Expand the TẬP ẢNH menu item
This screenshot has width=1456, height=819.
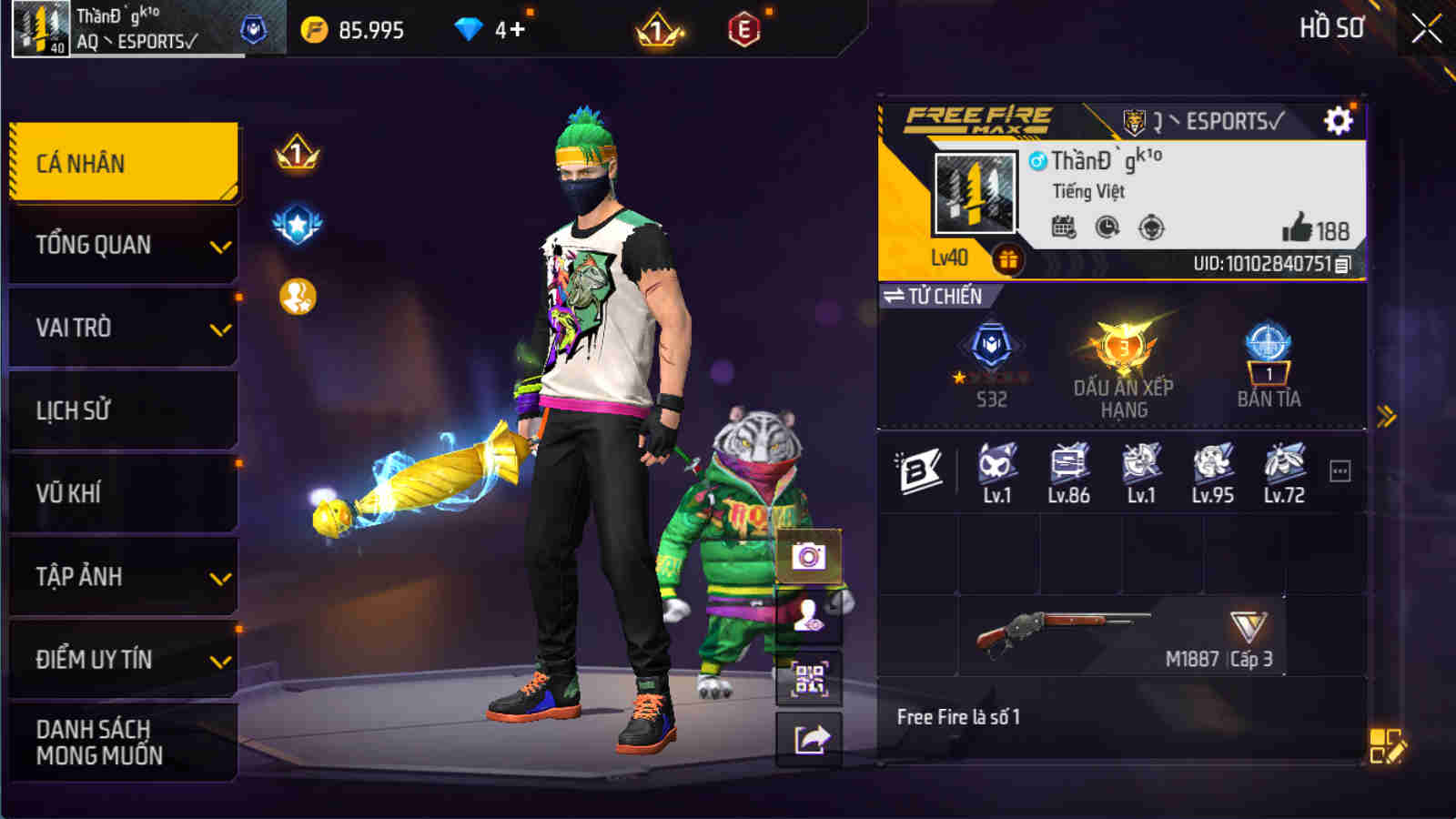coord(124,576)
